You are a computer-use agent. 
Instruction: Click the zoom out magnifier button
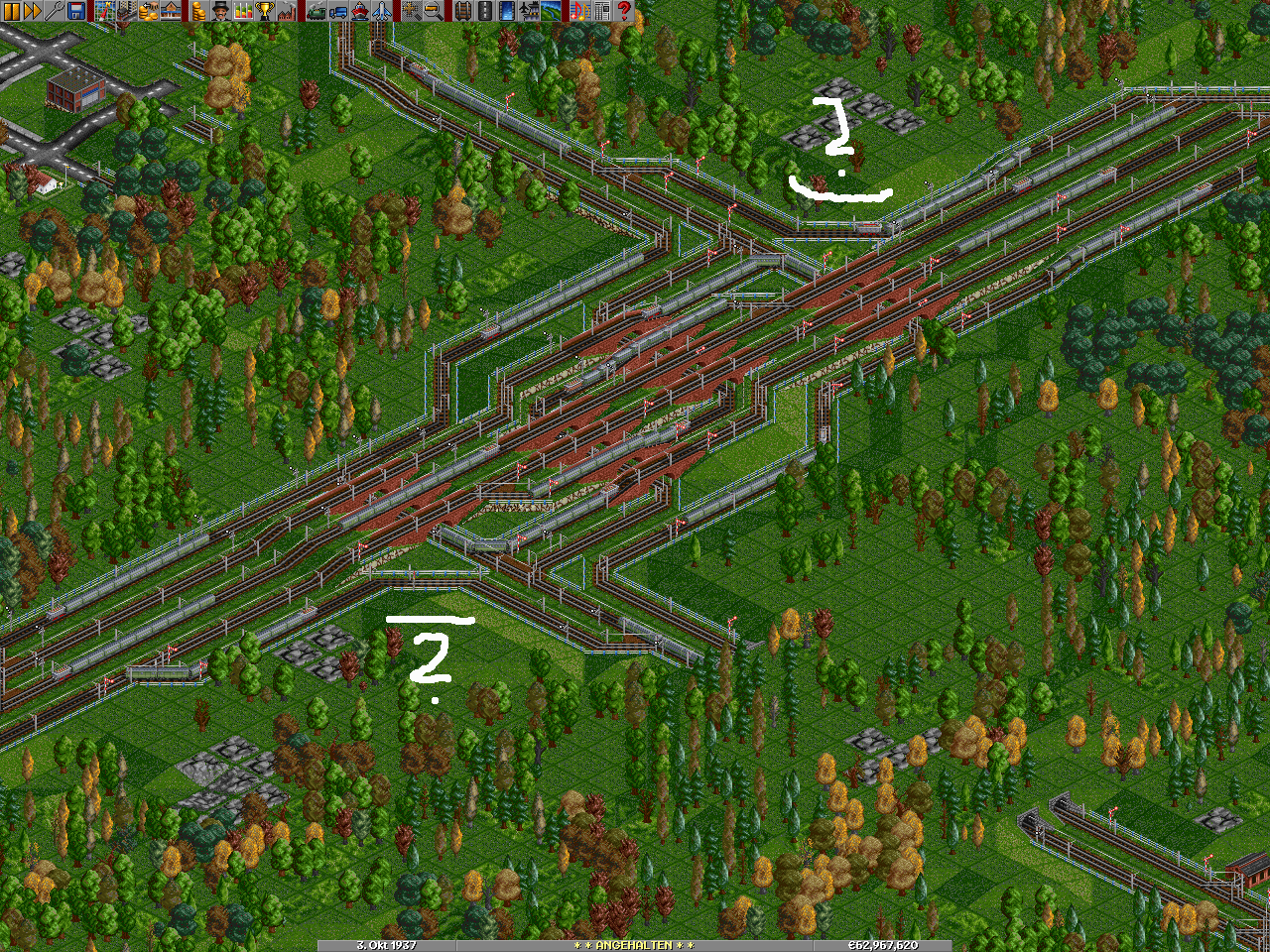click(433, 11)
